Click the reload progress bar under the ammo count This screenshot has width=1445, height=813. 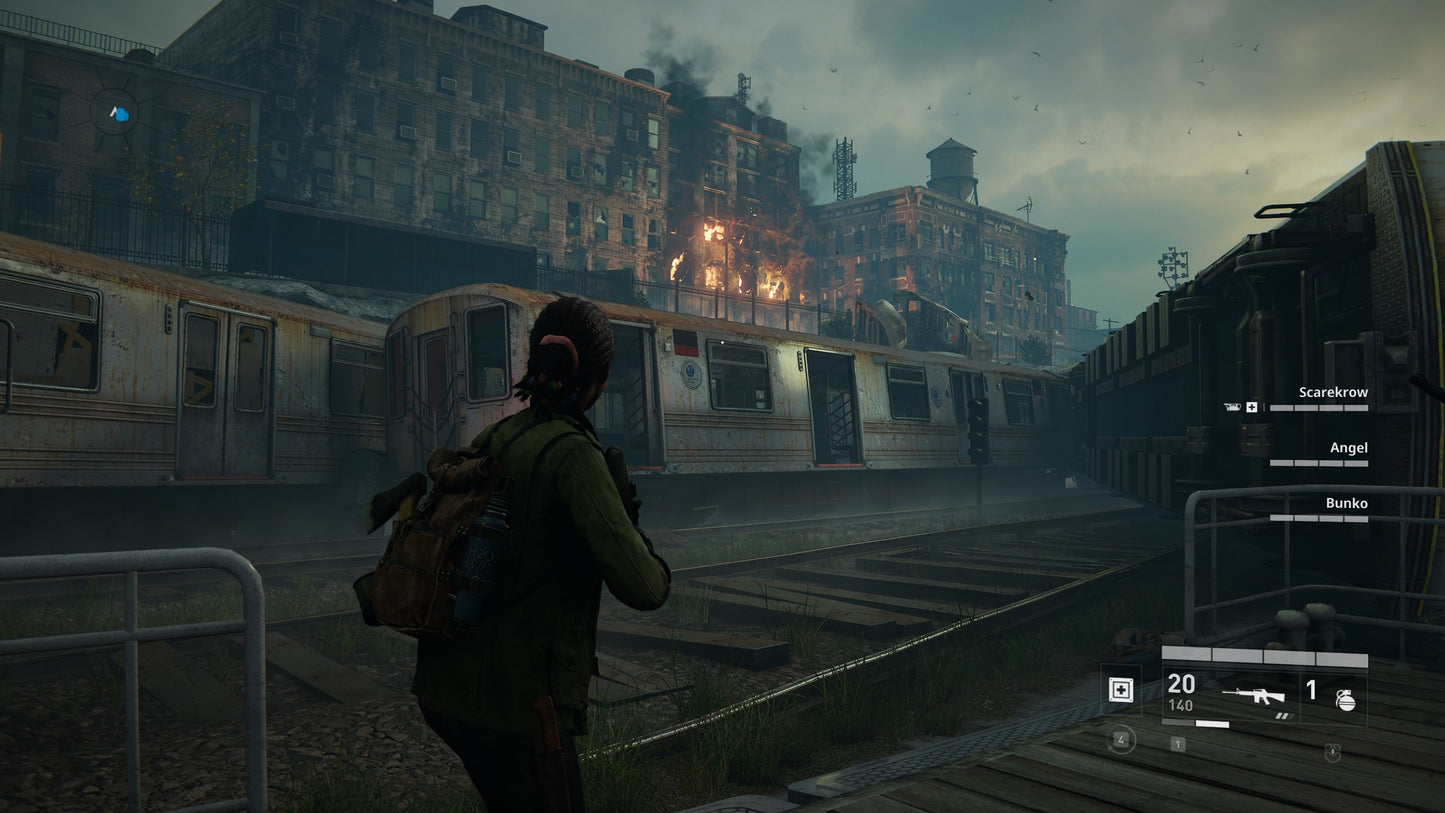[x=1196, y=723]
